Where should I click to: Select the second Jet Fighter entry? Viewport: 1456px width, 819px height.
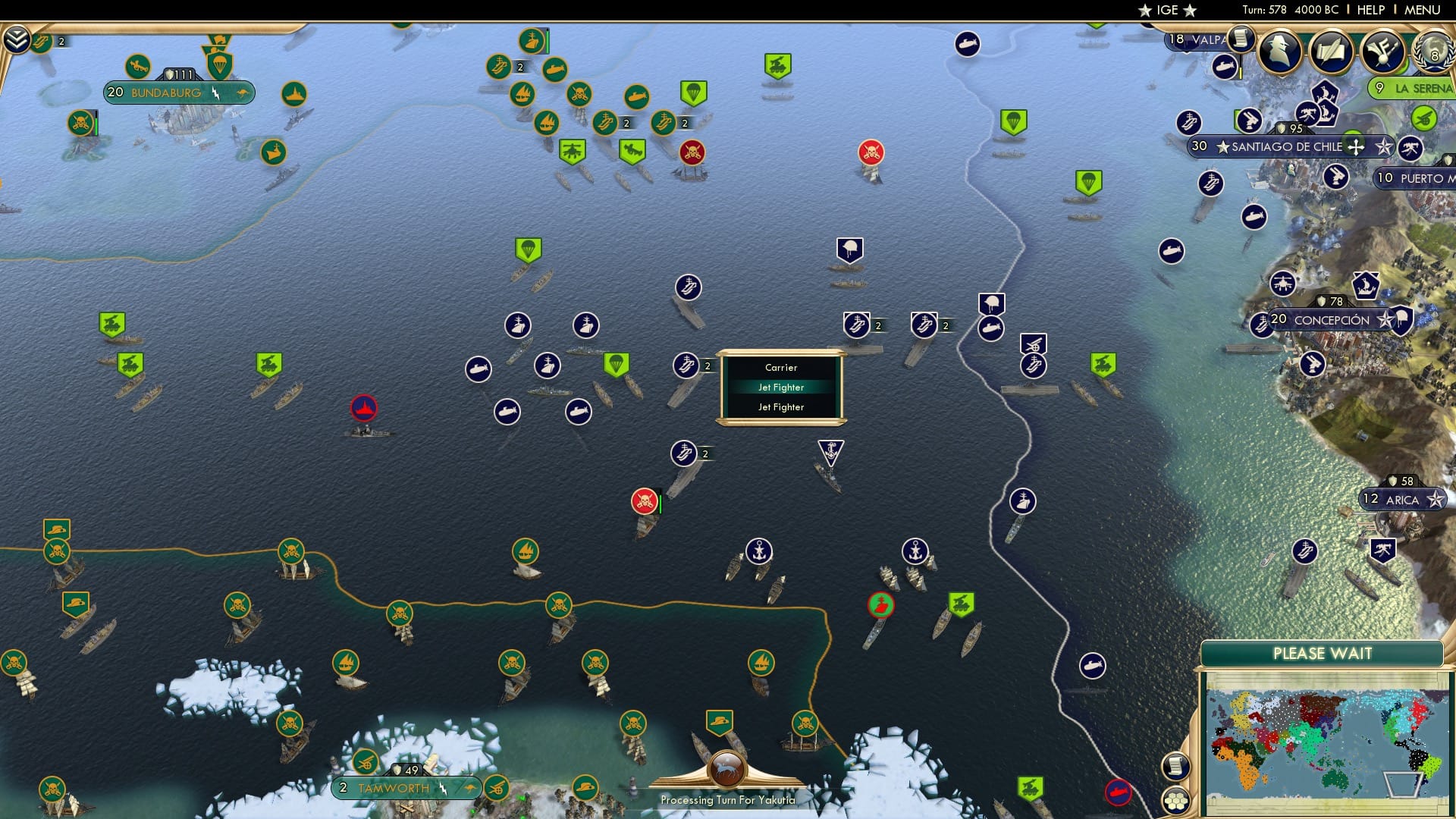(x=781, y=407)
